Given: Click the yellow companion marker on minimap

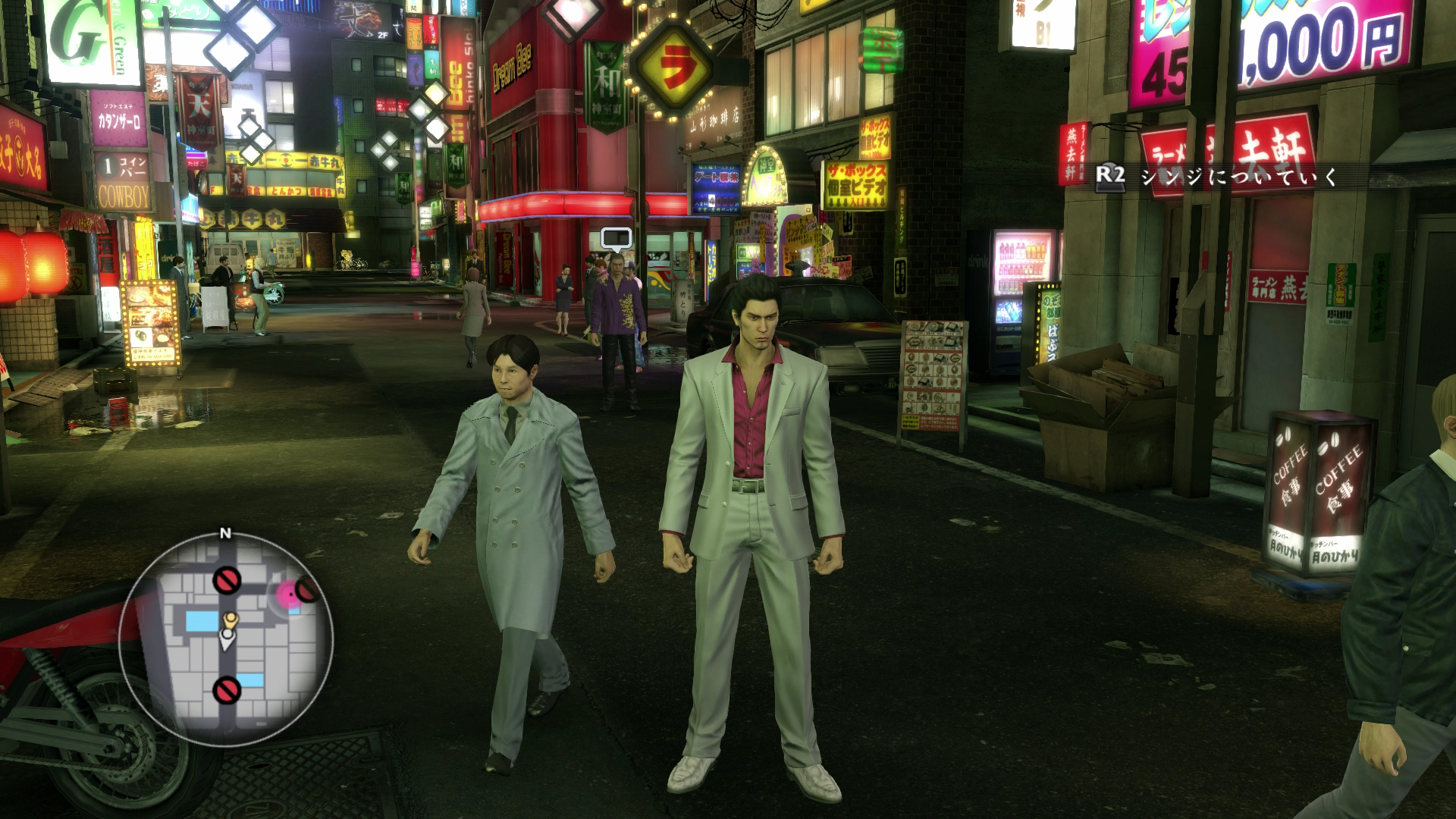Looking at the screenshot, I should coord(230,620).
